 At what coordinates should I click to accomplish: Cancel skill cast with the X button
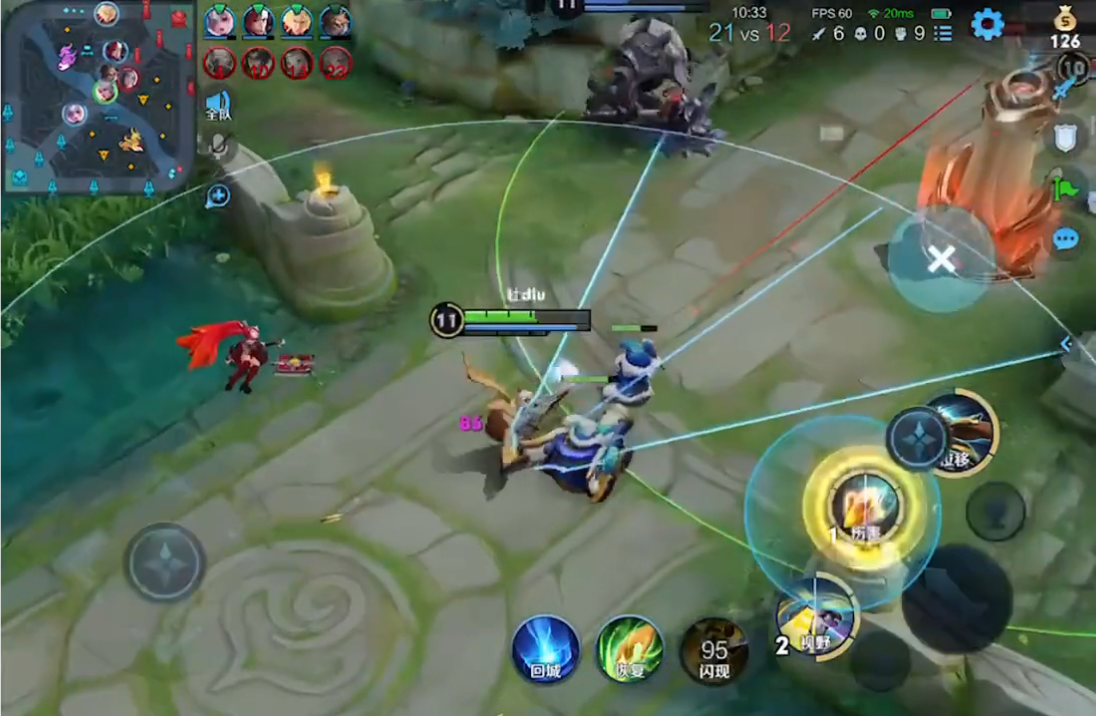940,261
